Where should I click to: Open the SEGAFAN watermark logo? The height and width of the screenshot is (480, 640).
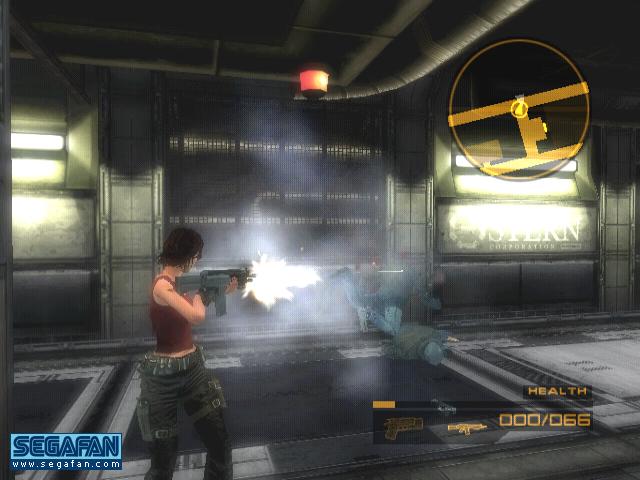pyautogui.click(x=66, y=450)
